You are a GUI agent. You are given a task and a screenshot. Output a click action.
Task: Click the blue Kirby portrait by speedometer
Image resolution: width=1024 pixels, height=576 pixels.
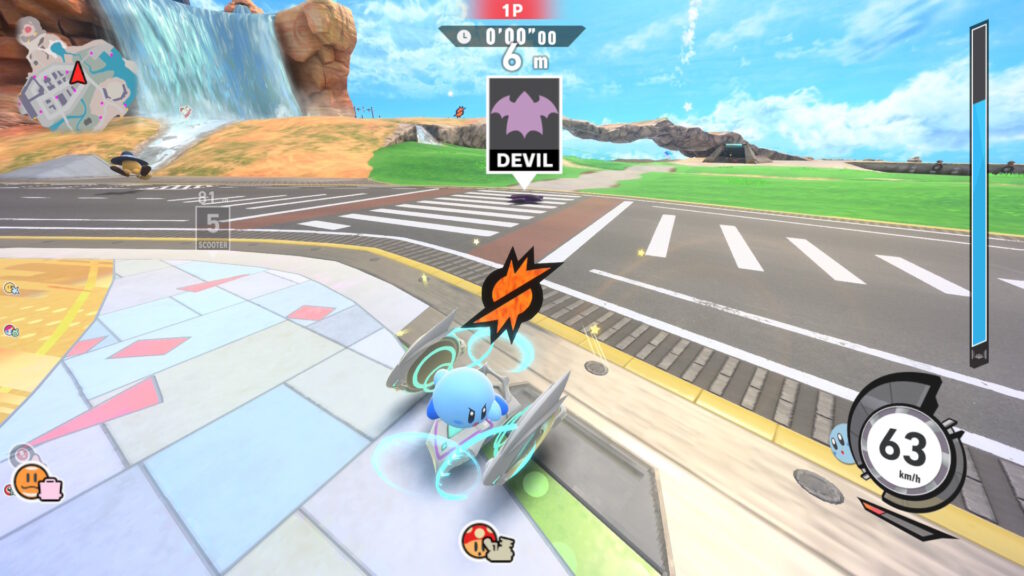point(841,442)
